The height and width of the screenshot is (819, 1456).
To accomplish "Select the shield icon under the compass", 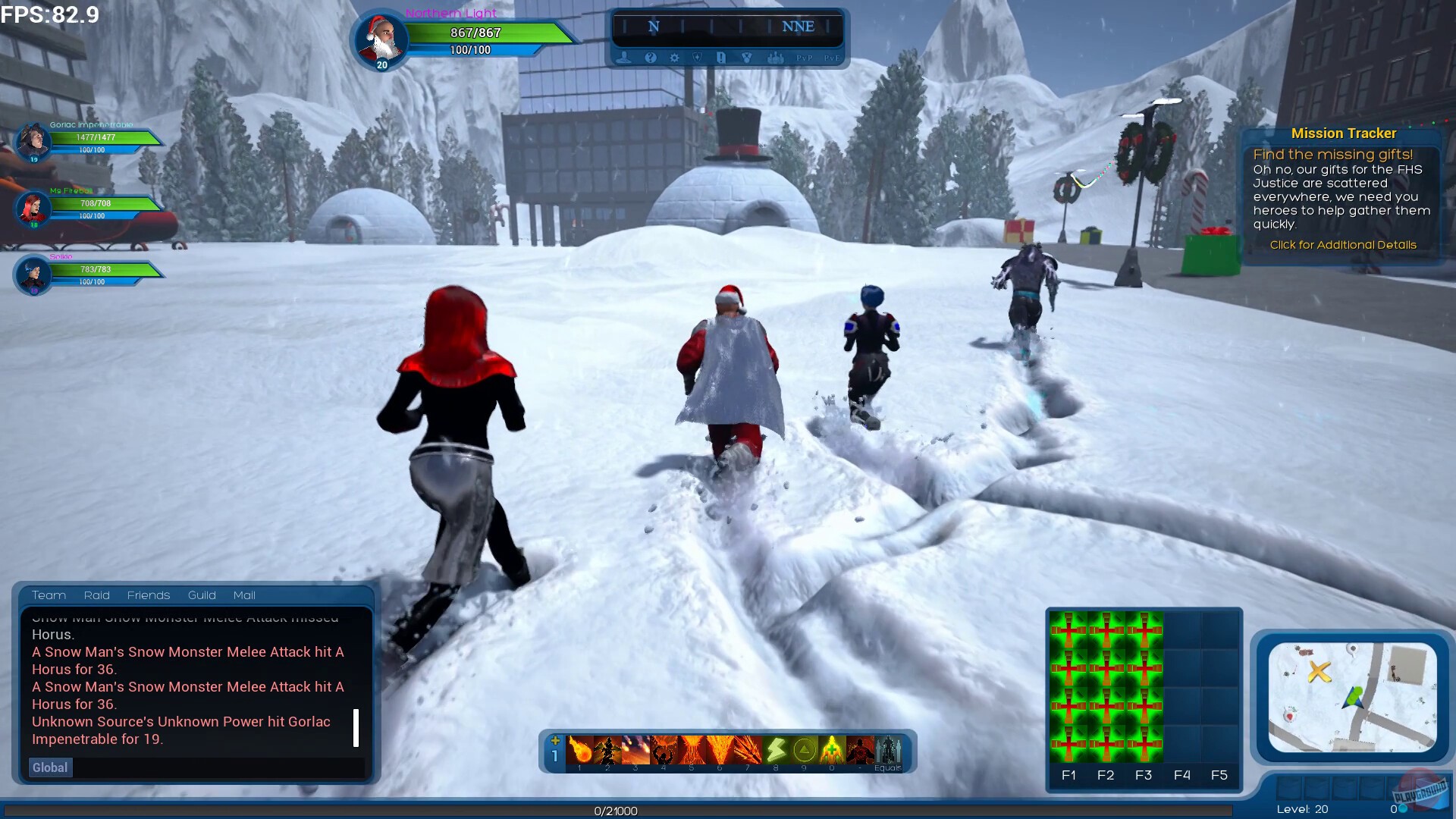I will (x=698, y=58).
